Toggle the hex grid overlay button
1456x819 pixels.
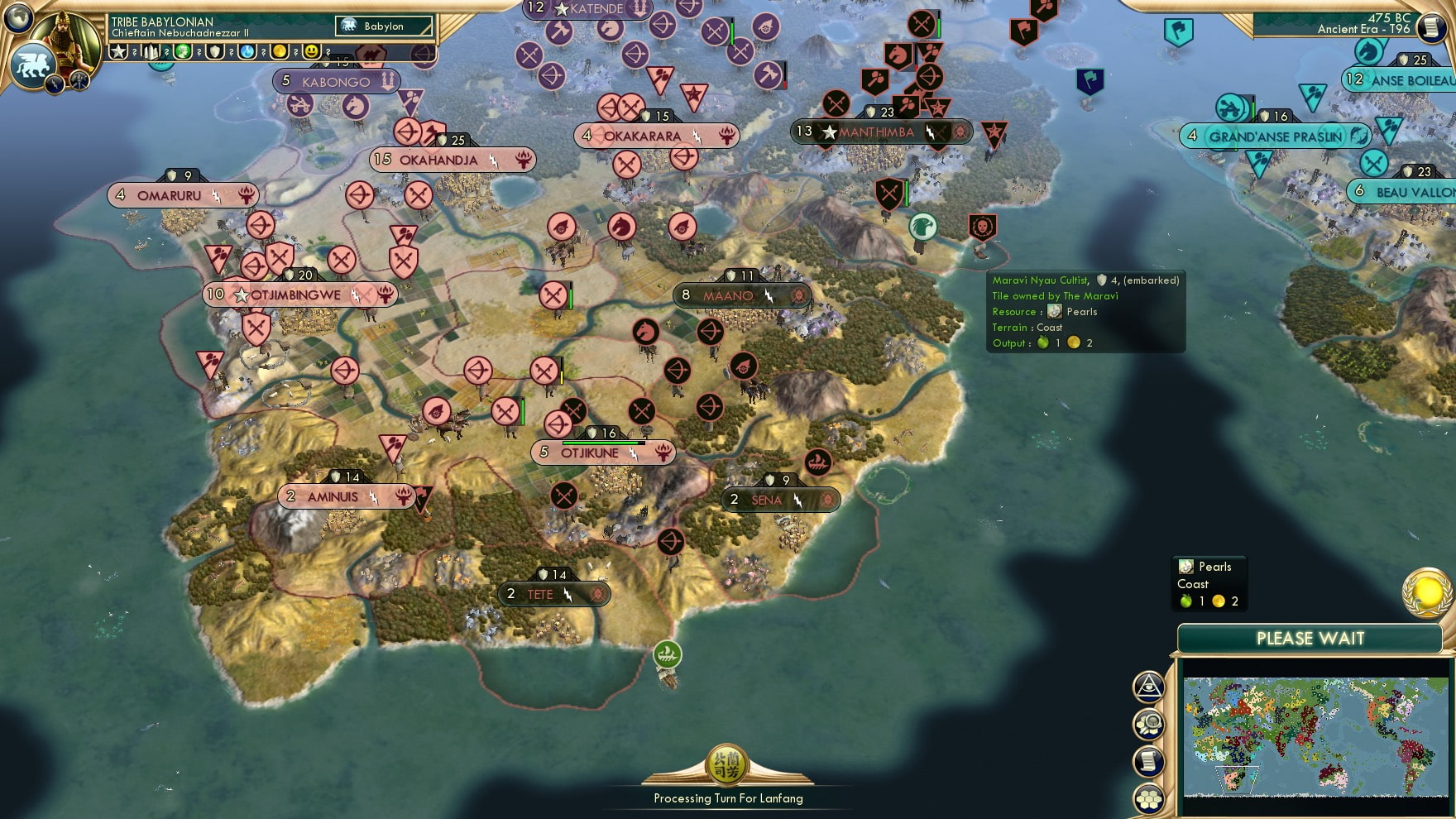[1149, 797]
